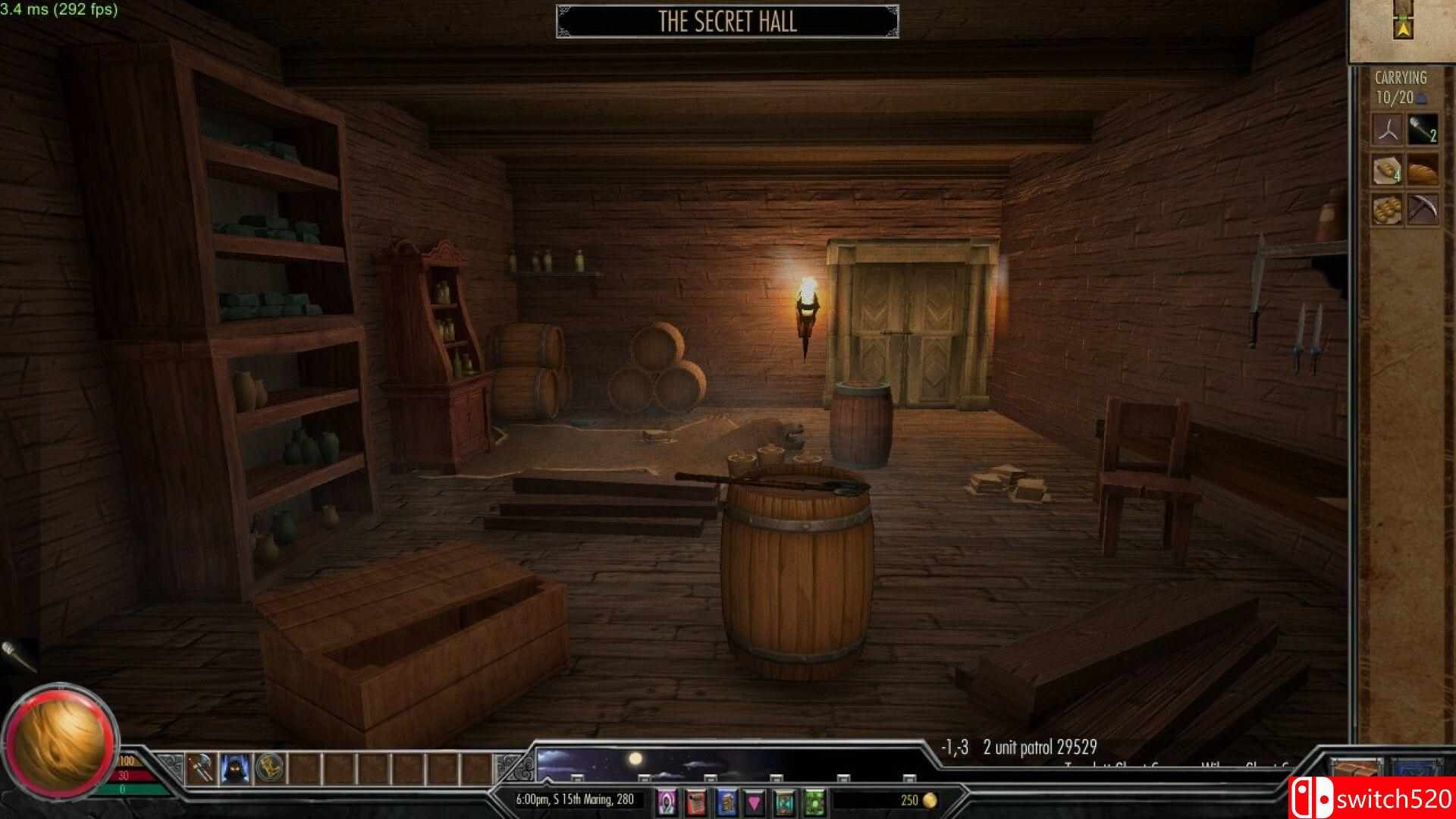
Task: Activate the crossed axes hotbar ability
Action: [201, 770]
